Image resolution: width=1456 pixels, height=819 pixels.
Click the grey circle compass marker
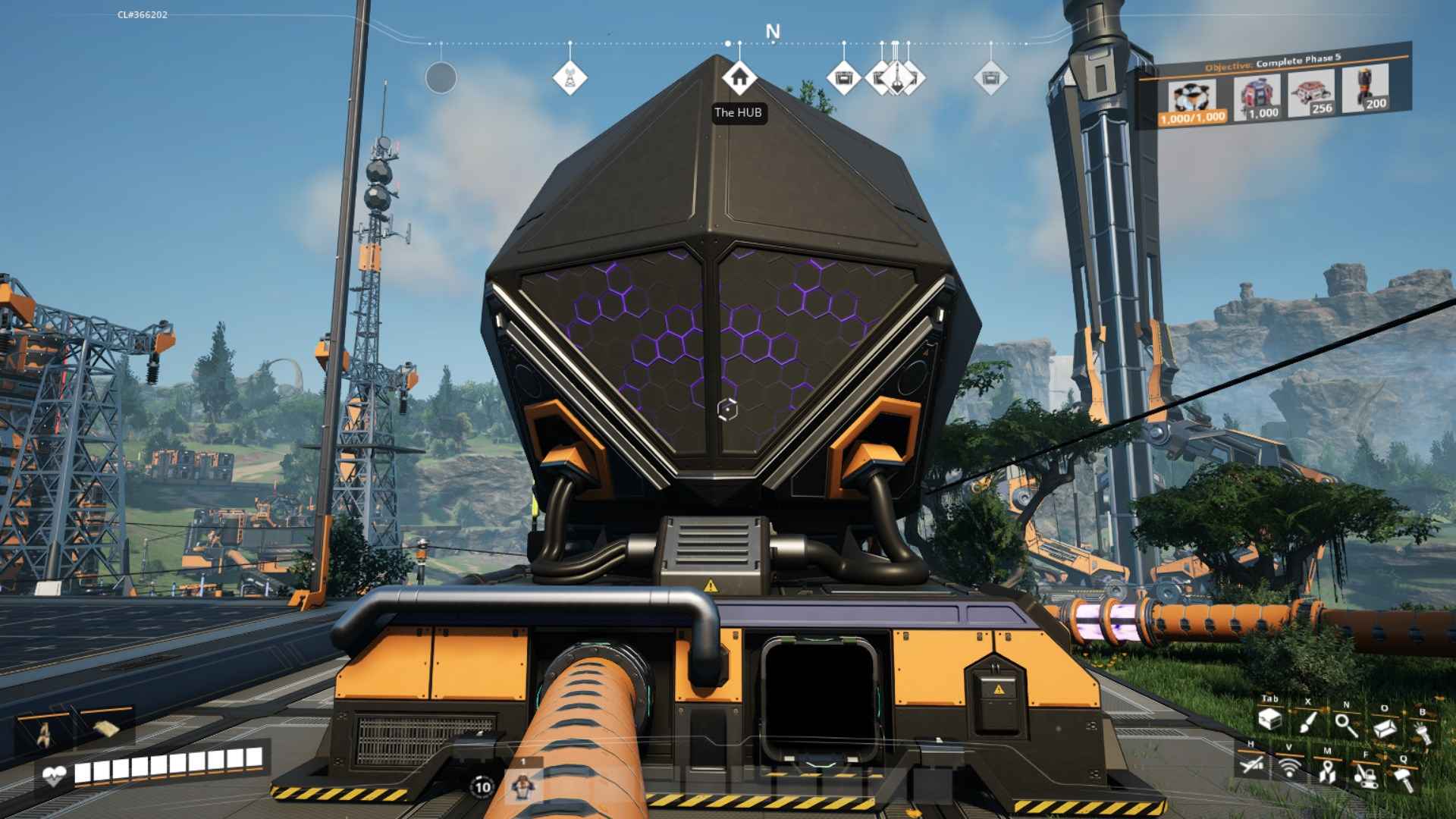click(x=441, y=77)
